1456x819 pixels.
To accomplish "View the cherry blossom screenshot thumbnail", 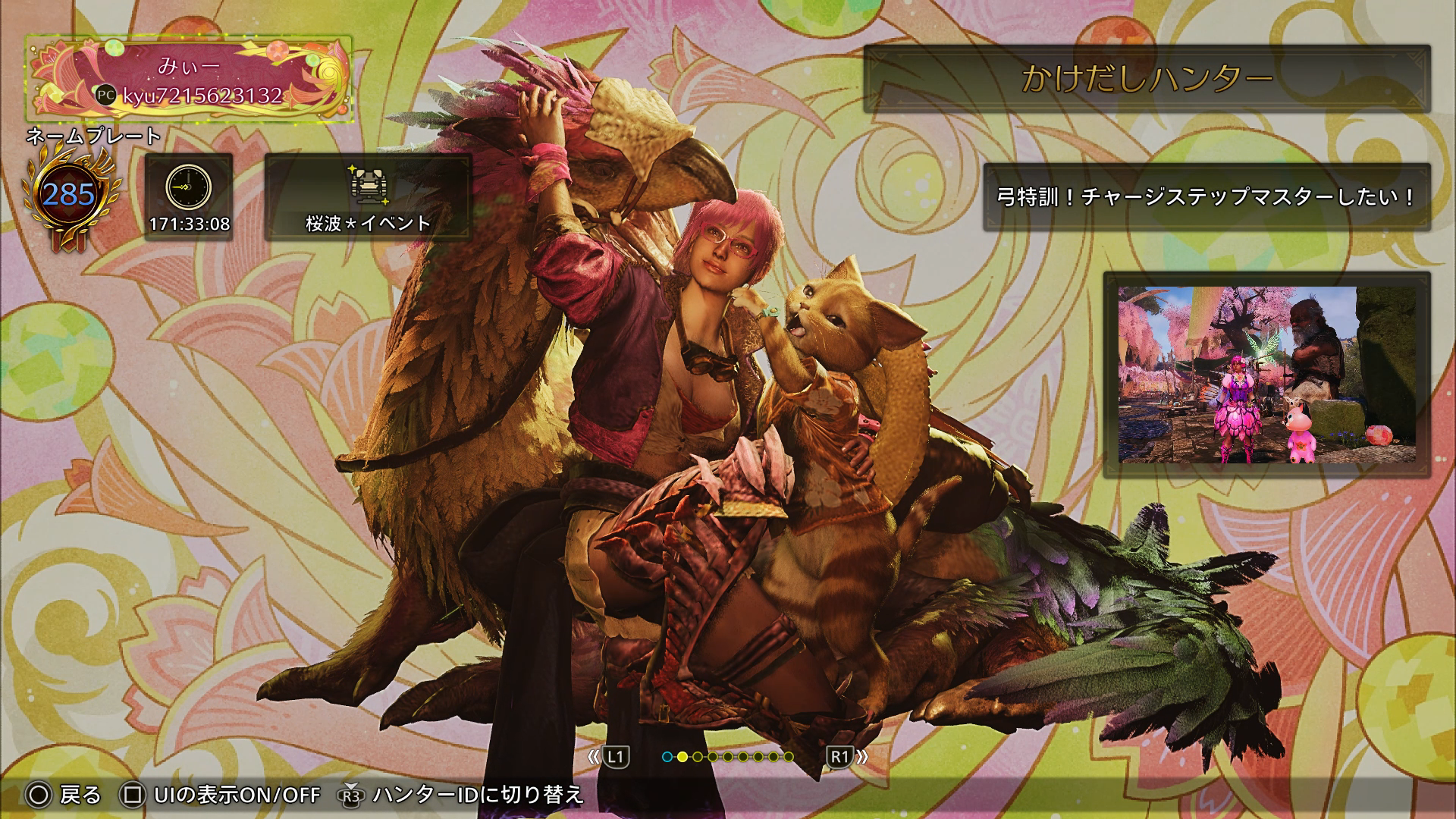I will pos(1266,375).
